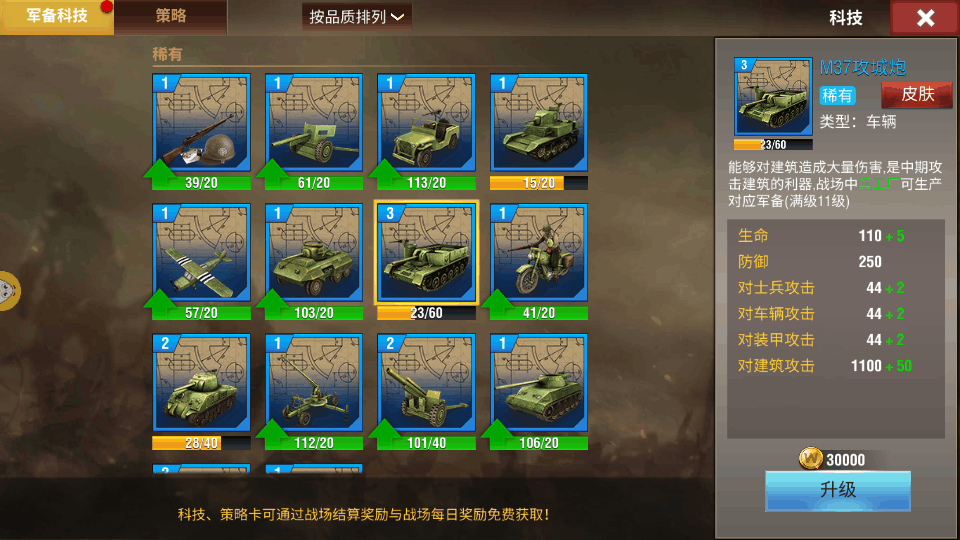The image size is (960, 540).
Task: Select the Sherman tank card showing 28/40
Action: click(x=201, y=385)
